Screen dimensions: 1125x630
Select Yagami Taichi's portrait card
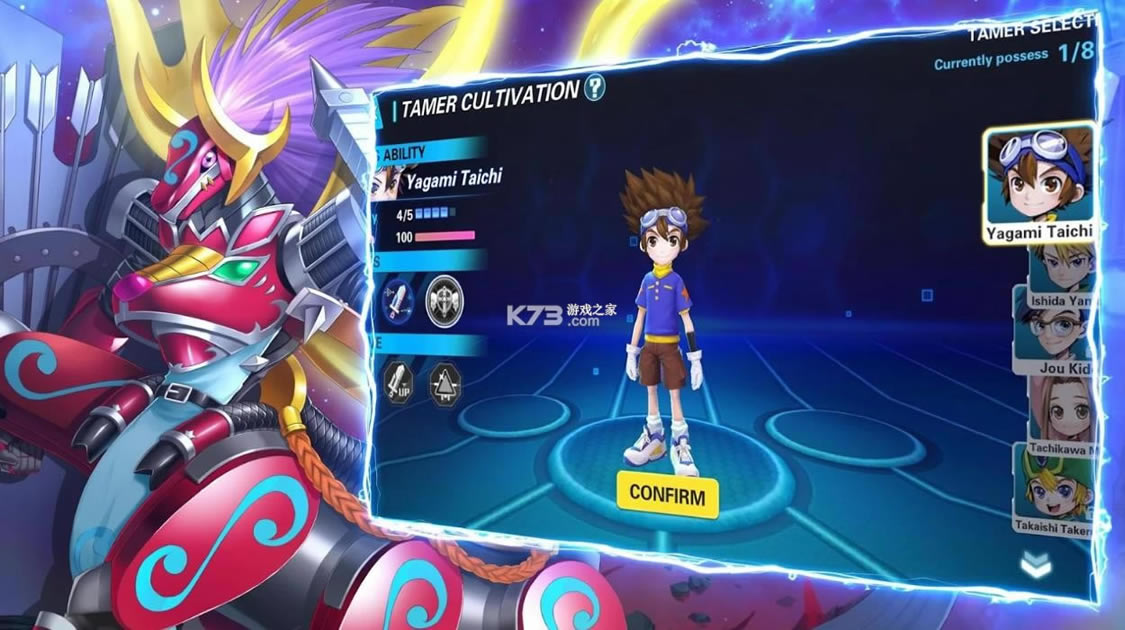(x=1037, y=183)
